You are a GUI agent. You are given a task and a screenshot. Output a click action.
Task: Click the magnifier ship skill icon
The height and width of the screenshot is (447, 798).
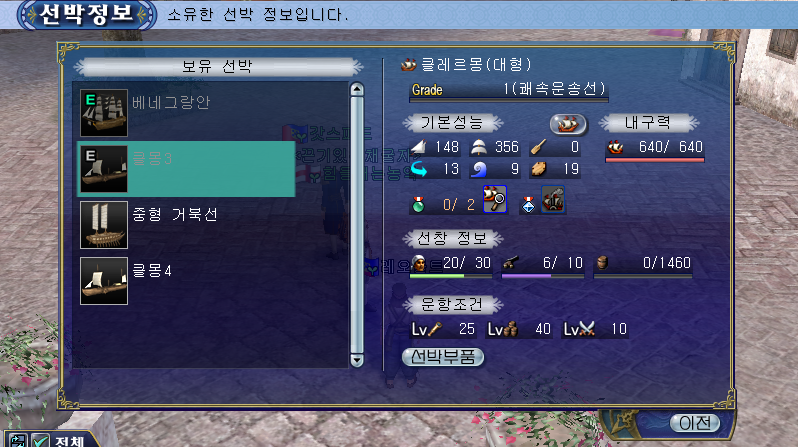tap(495, 202)
